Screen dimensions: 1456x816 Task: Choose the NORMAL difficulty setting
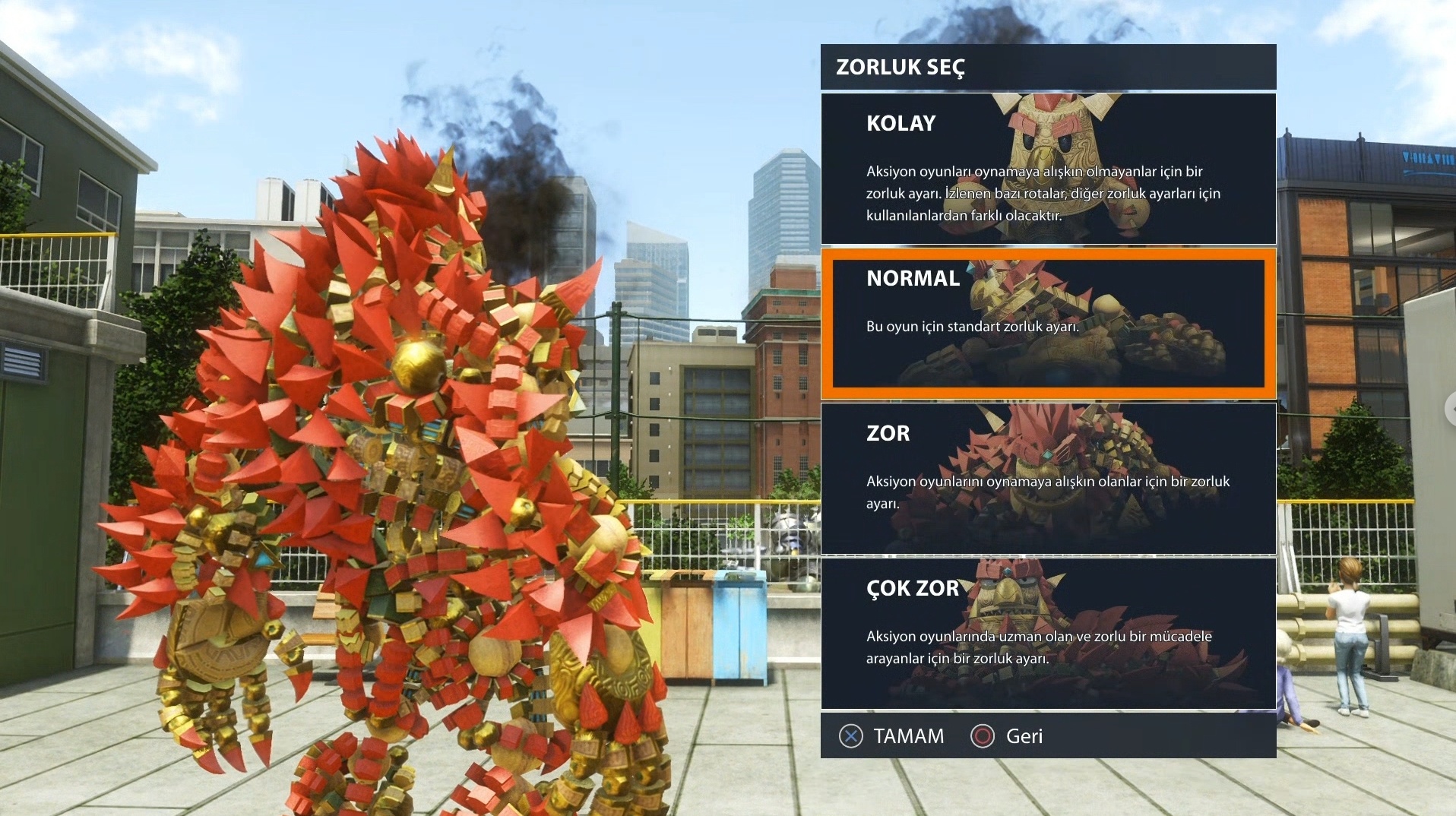(x=1048, y=324)
